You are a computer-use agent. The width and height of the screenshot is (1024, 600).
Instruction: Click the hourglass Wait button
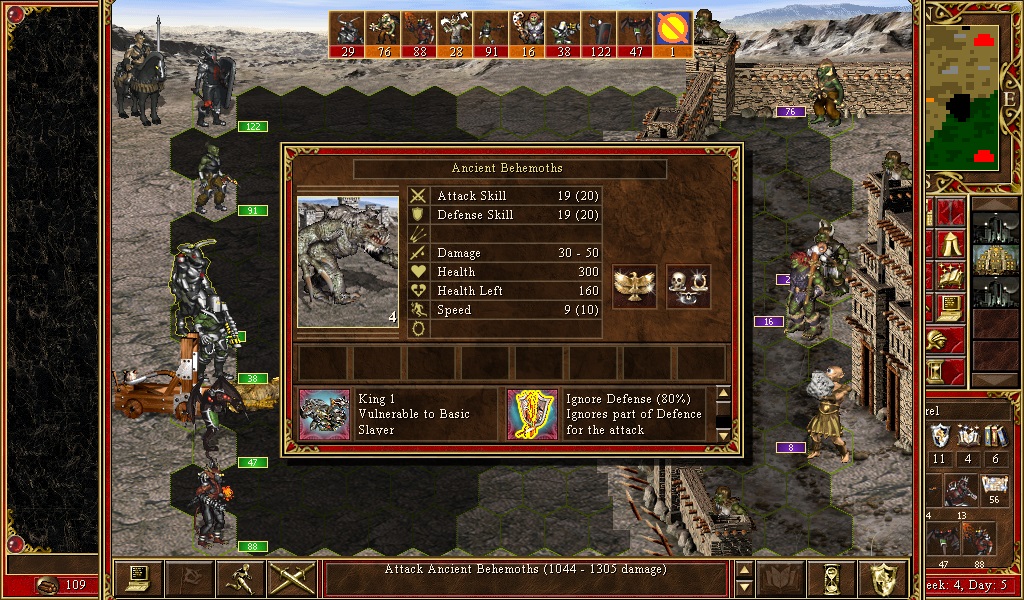tap(833, 578)
